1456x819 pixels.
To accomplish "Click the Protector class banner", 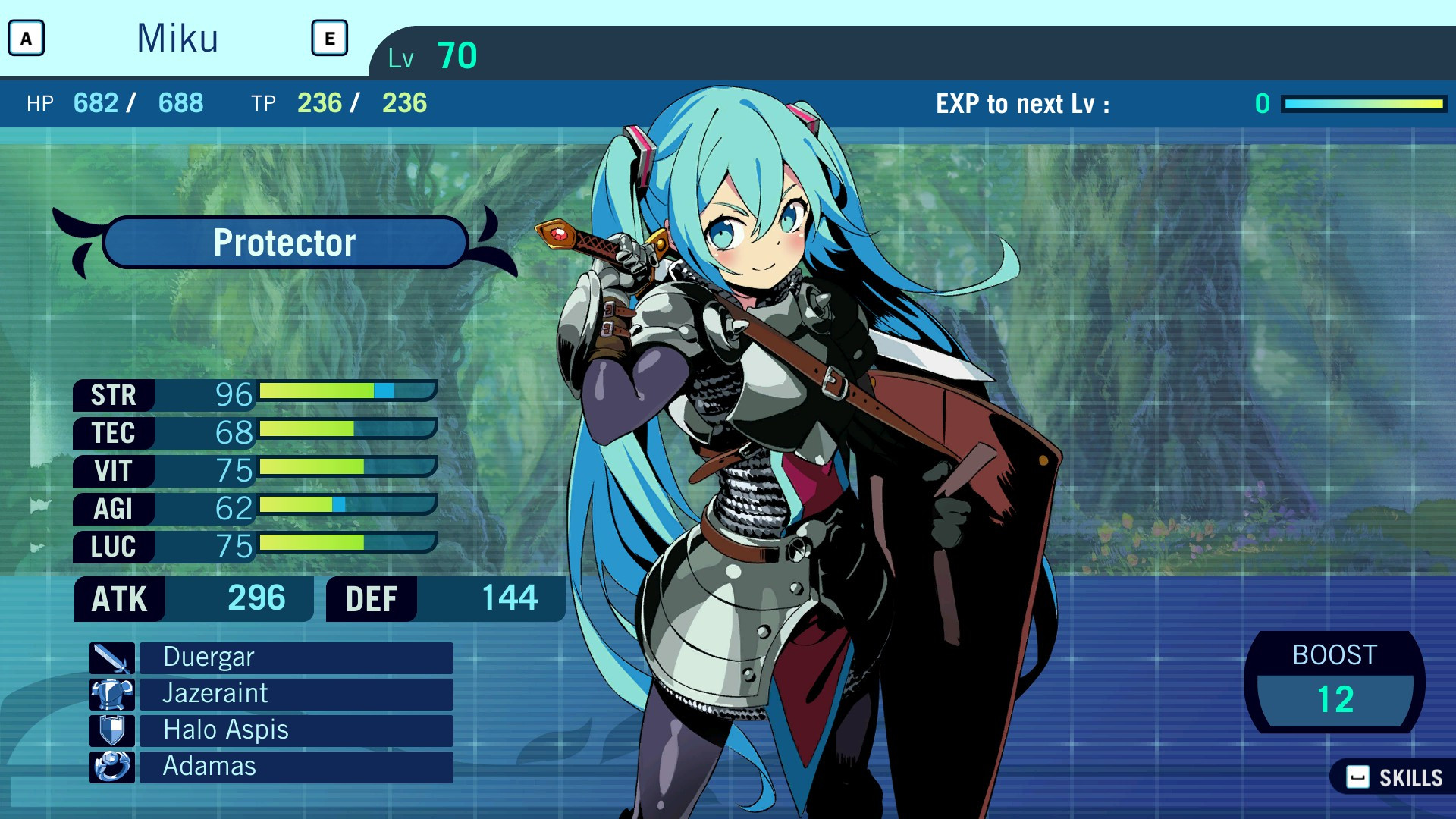I will [285, 243].
